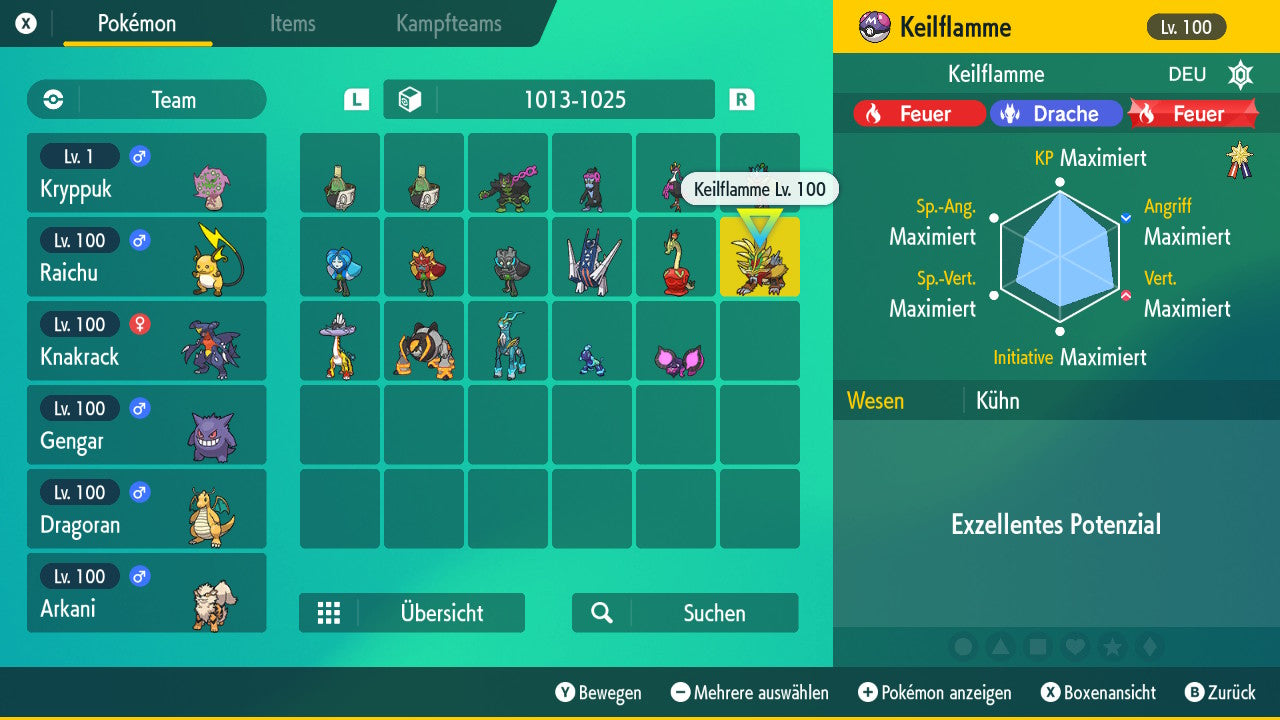Click the magnifying glass search icon
Image resolution: width=1280 pixels, height=720 pixels.
pos(600,613)
